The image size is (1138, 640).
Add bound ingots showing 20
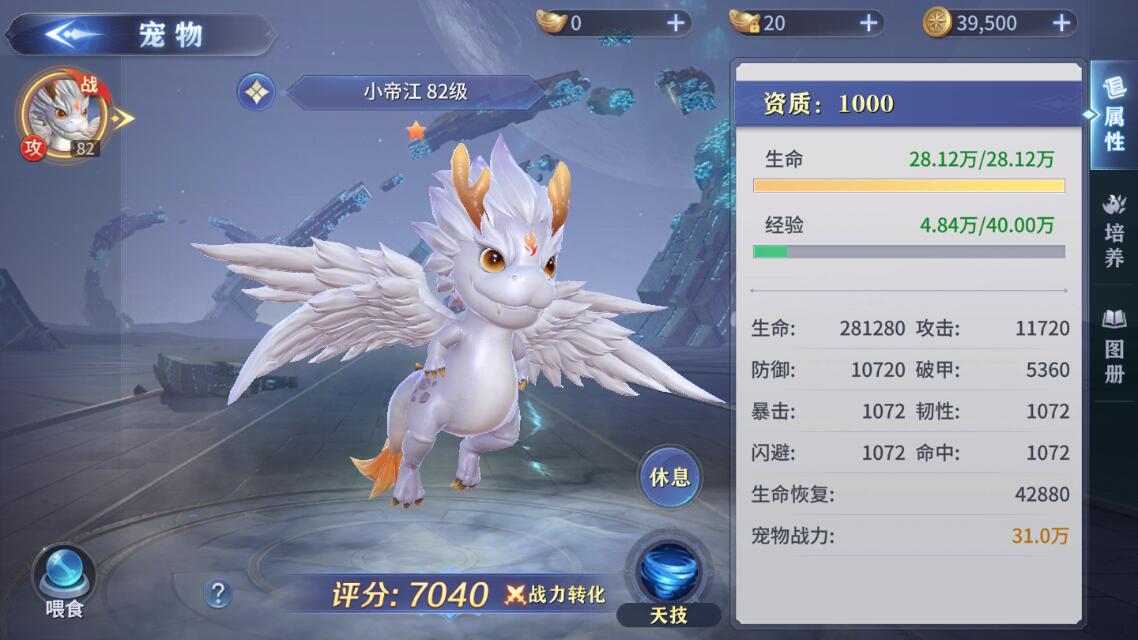[x=868, y=23]
